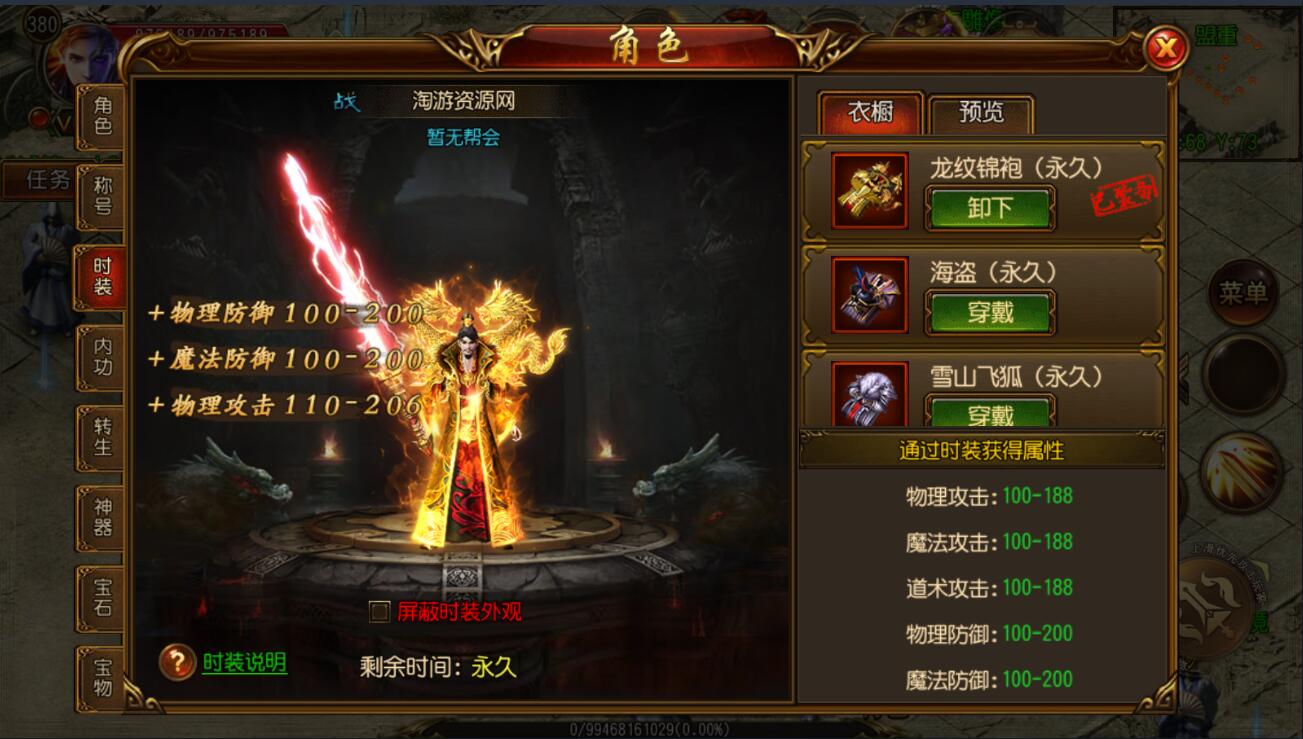Switch to the 衣橱 wardrobe tab

870,113
